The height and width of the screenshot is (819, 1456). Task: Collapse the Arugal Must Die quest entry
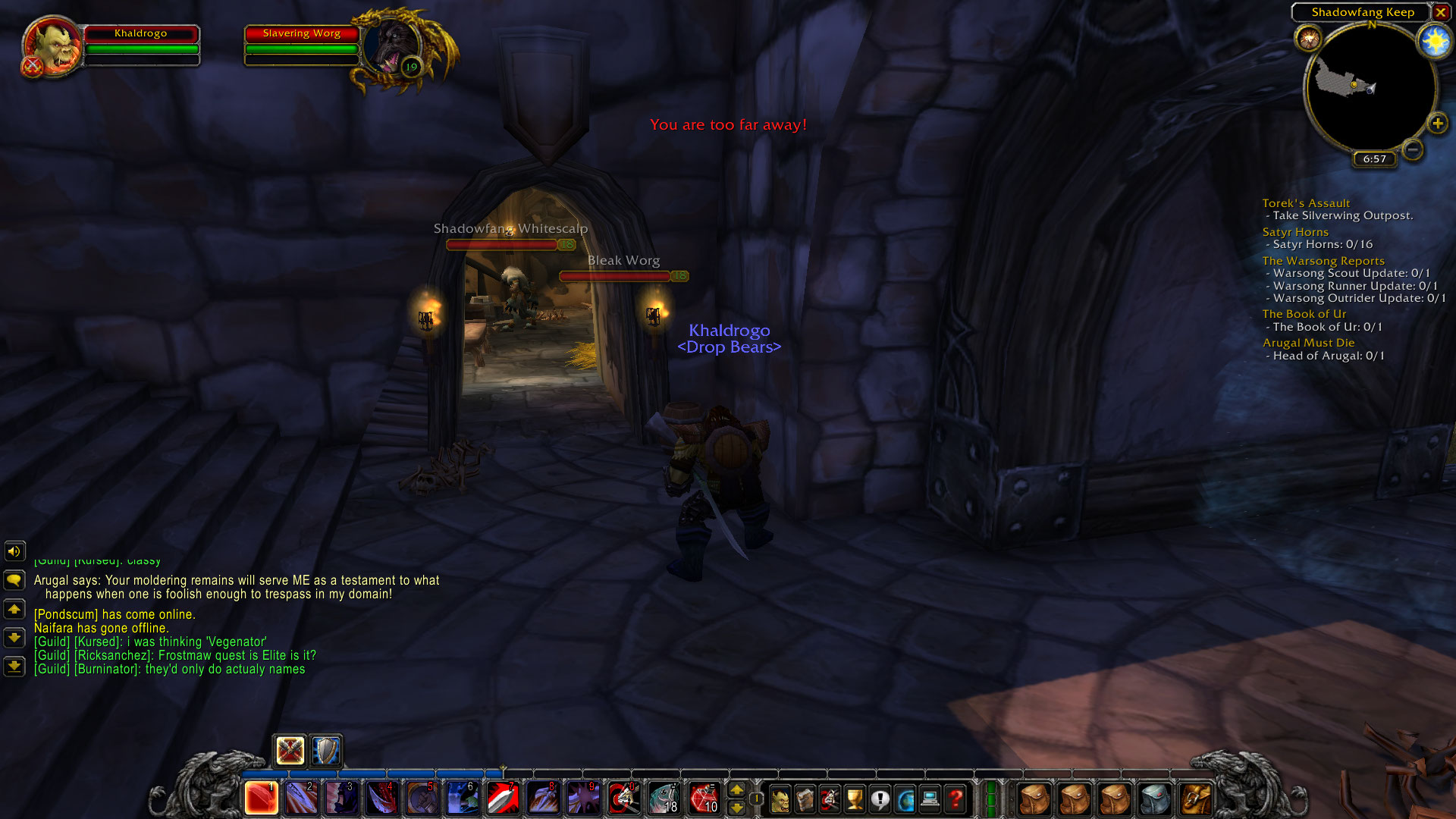[1310, 342]
